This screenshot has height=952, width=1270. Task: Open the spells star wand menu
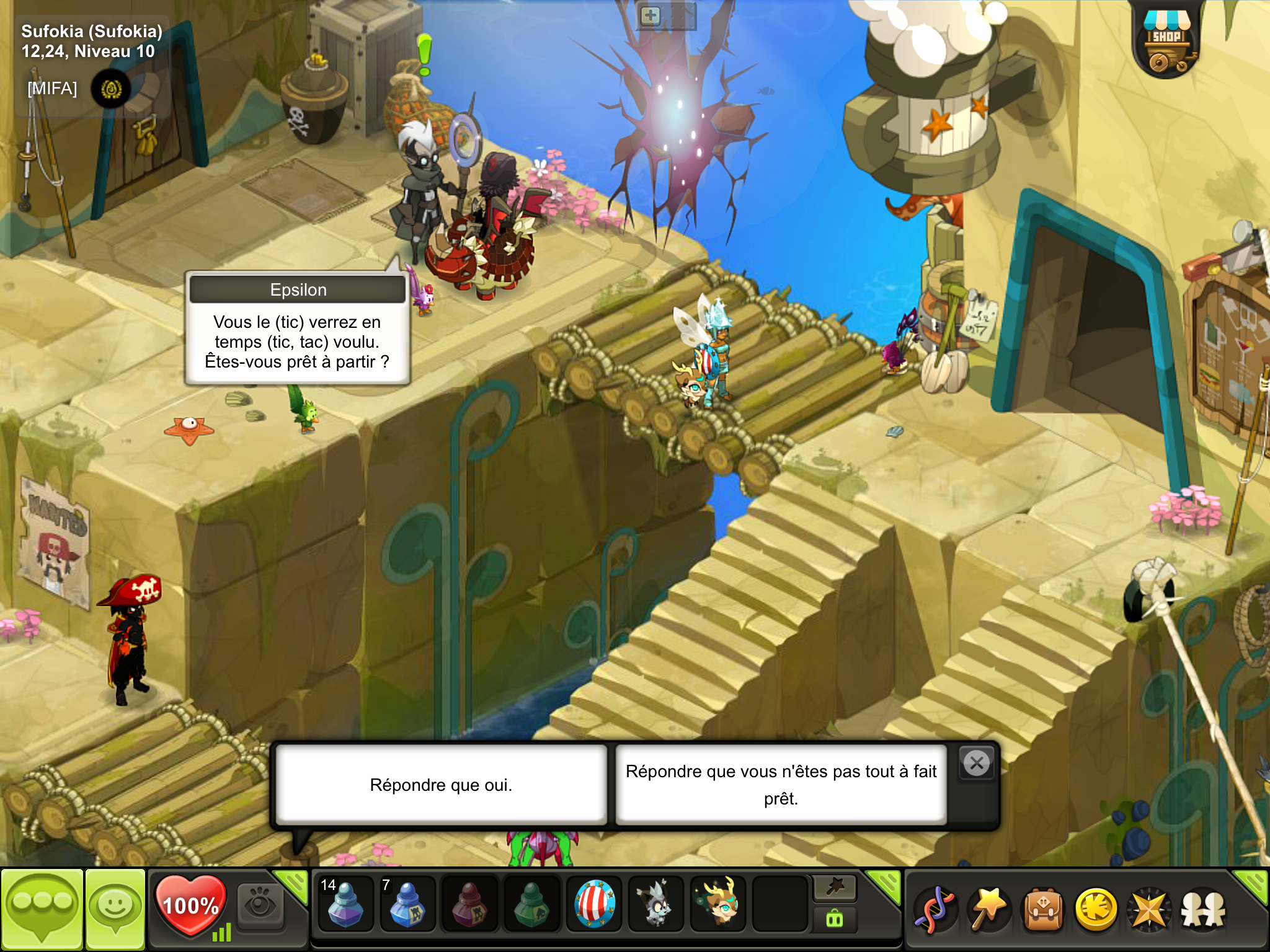click(988, 909)
